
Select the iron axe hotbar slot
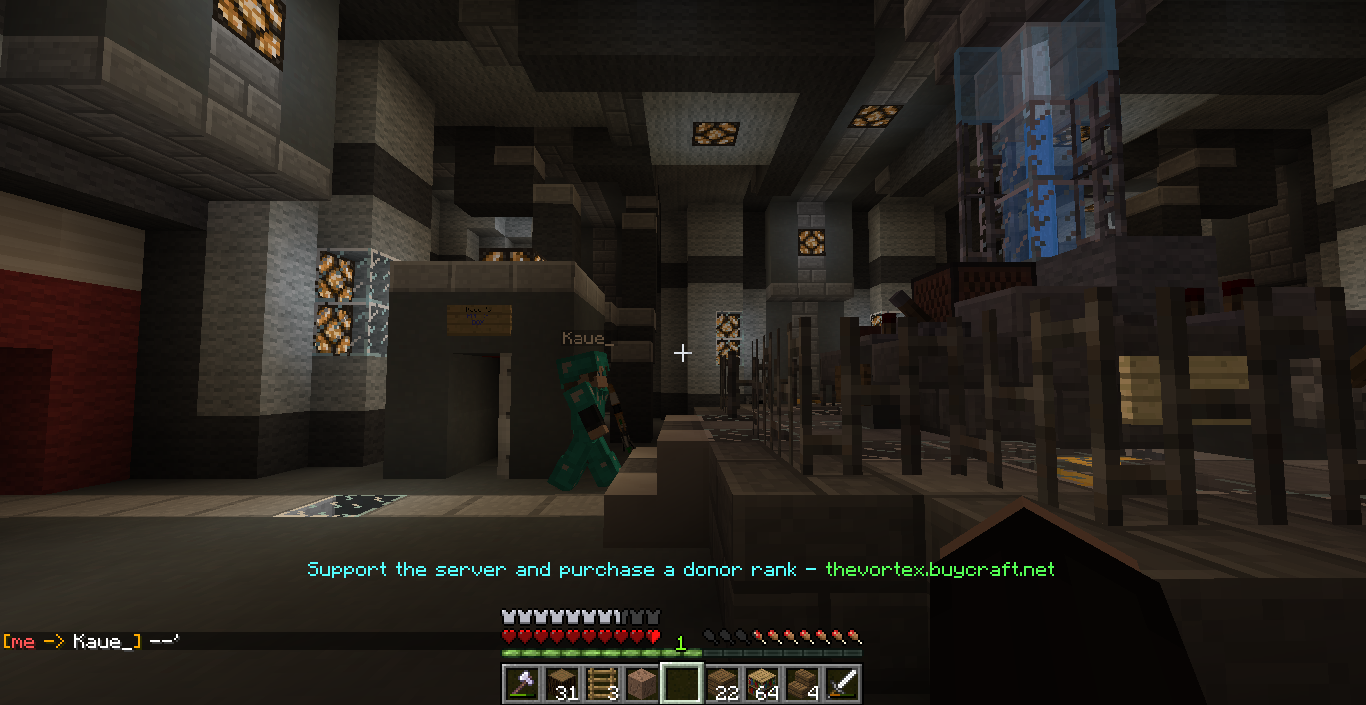tap(521, 684)
